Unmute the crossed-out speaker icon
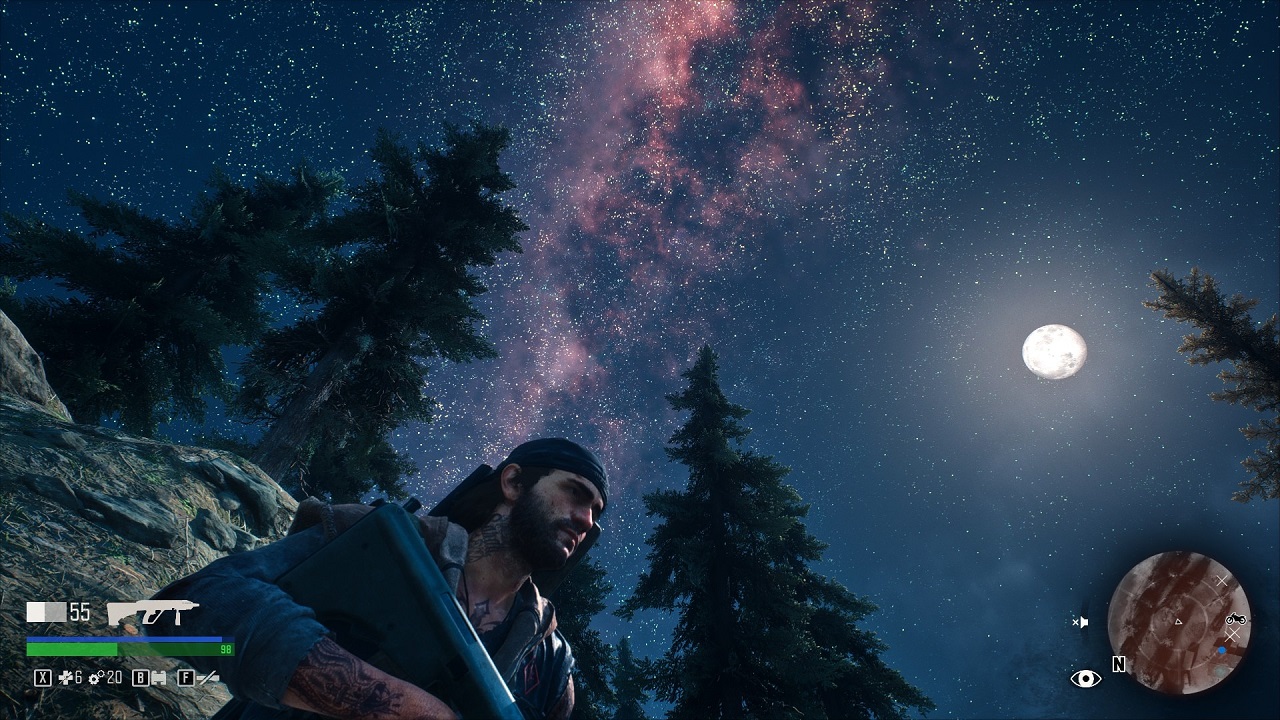1280x720 pixels. (x=1081, y=620)
